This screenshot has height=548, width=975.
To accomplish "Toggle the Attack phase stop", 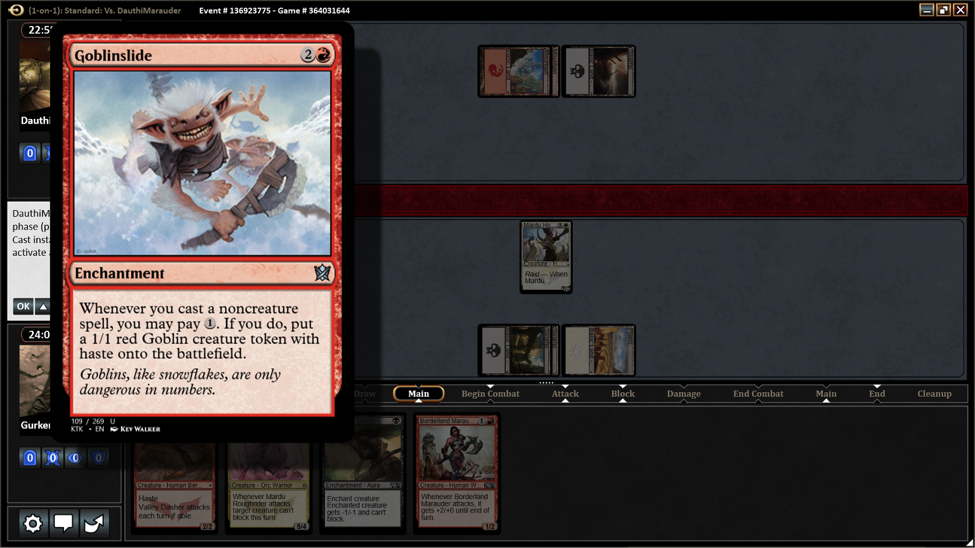I will [565, 394].
